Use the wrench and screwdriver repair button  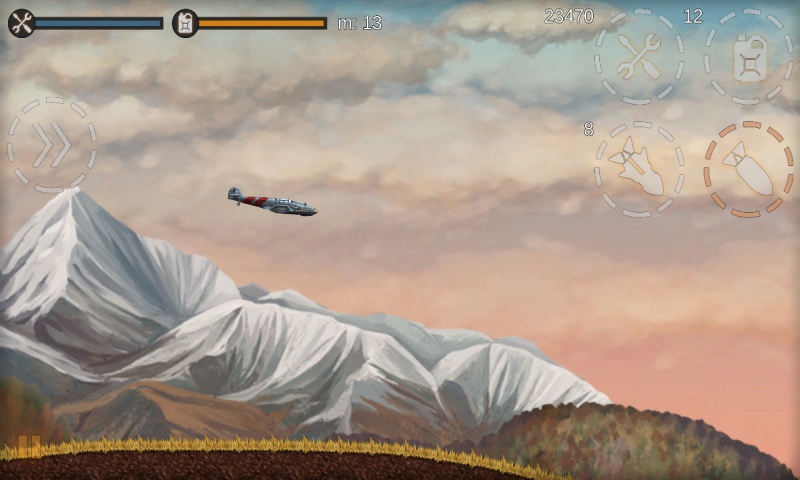pyautogui.click(x=639, y=56)
